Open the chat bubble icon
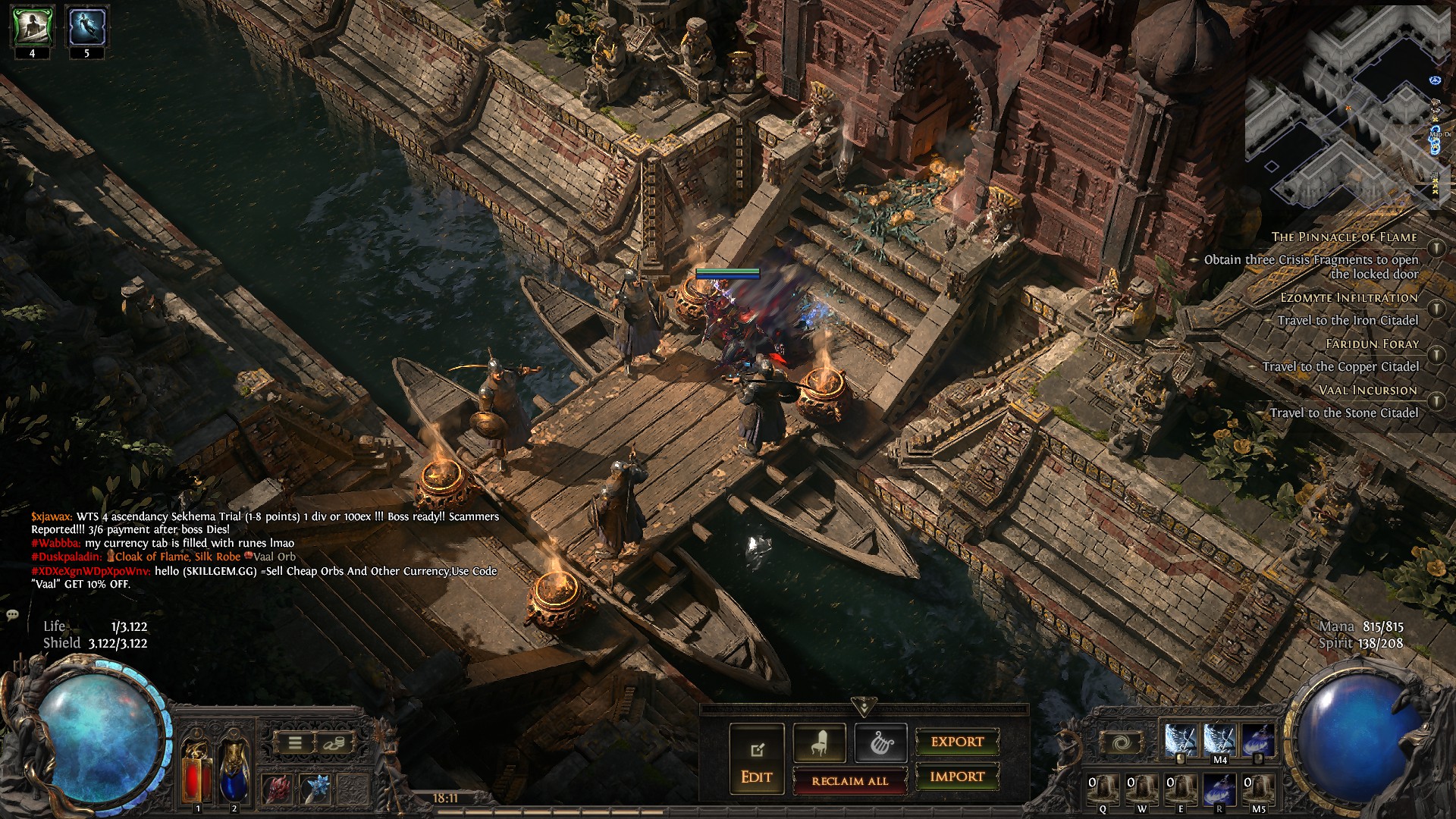Image resolution: width=1456 pixels, height=819 pixels. pos(12,614)
